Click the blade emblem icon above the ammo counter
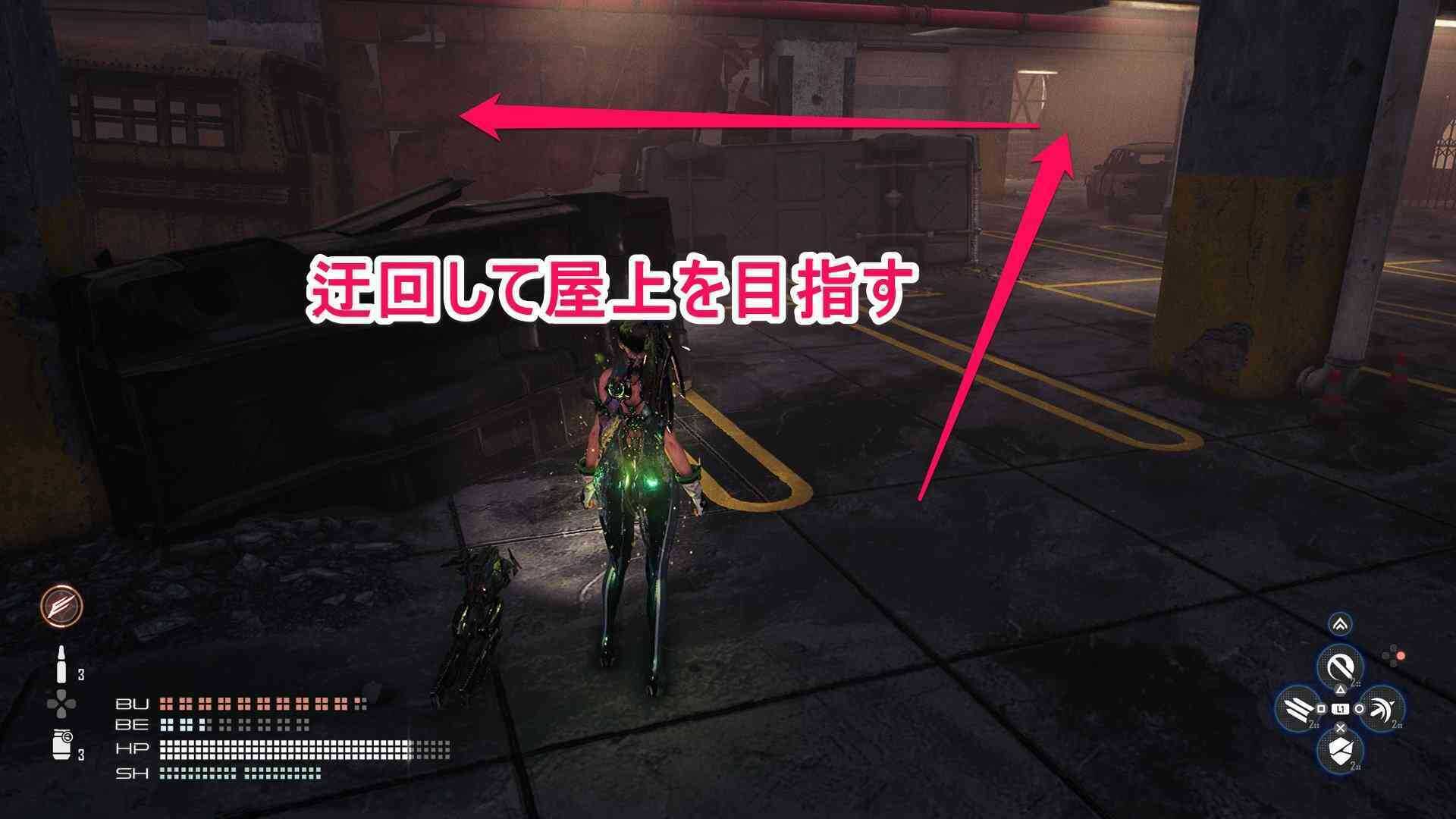The image size is (1456, 819). pos(62,607)
